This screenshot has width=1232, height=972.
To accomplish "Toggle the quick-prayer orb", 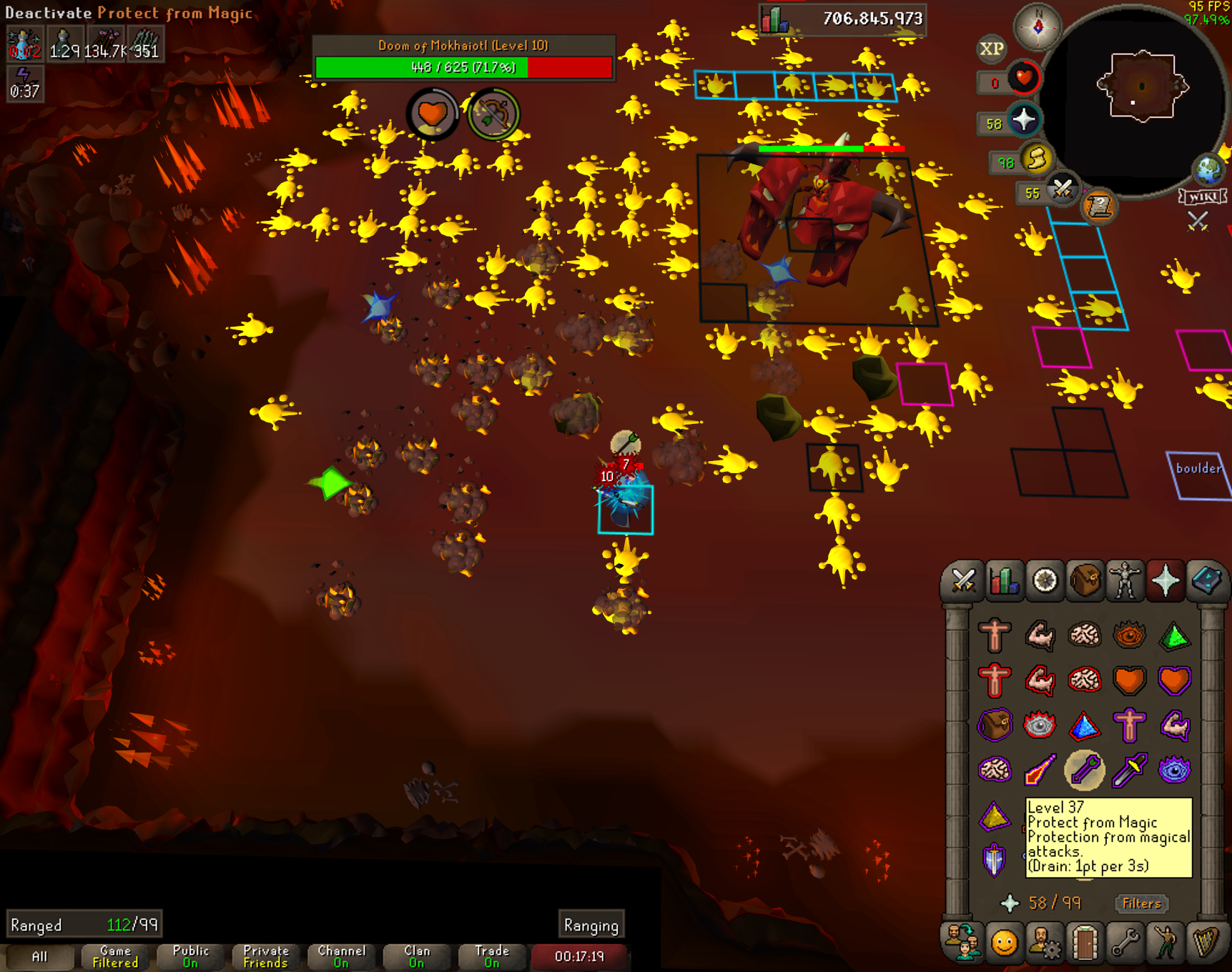I will coord(1023,119).
